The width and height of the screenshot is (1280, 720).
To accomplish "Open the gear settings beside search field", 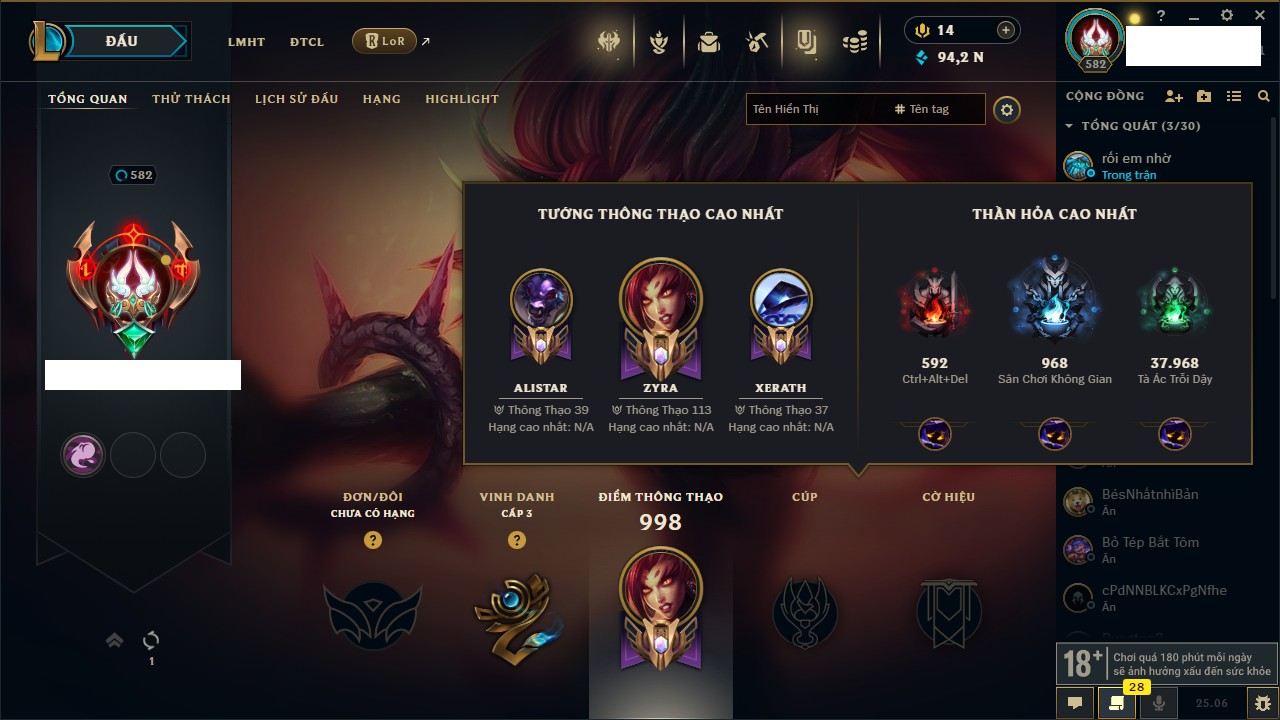I will point(1007,109).
